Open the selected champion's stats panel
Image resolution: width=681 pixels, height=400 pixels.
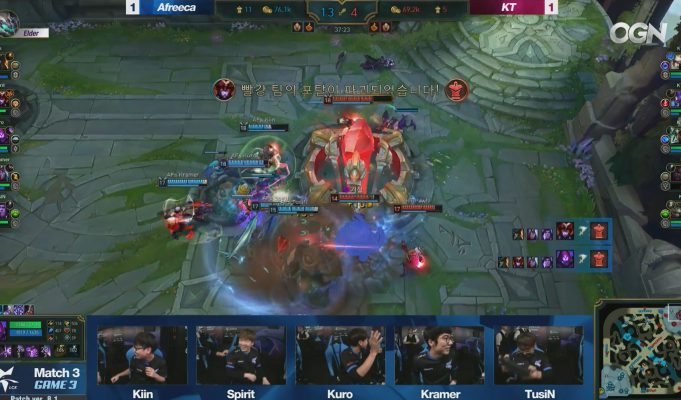click(x=43, y=337)
